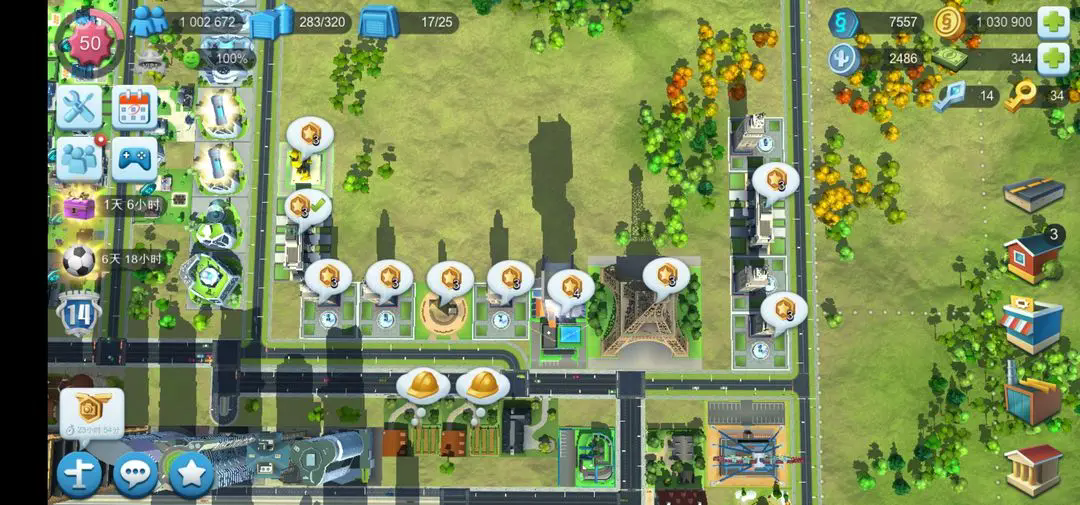Tap the city storage 283/320 indicator

(300, 22)
